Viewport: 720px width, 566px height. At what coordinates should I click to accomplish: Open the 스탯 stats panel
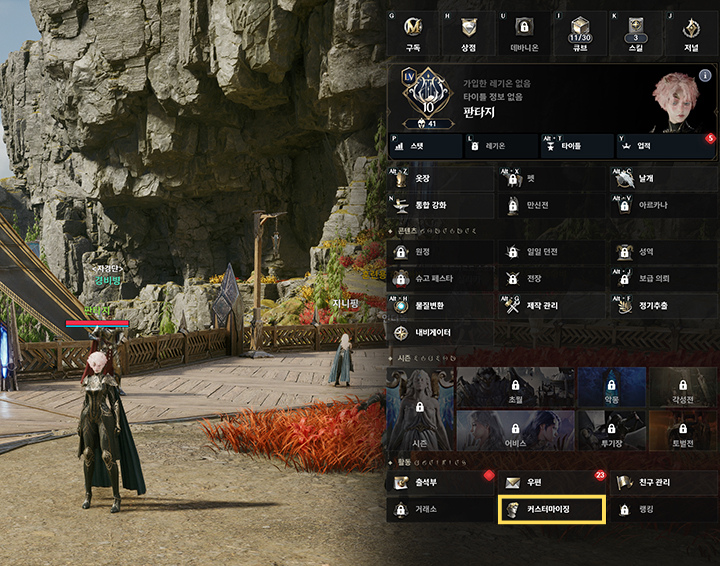click(x=423, y=146)
